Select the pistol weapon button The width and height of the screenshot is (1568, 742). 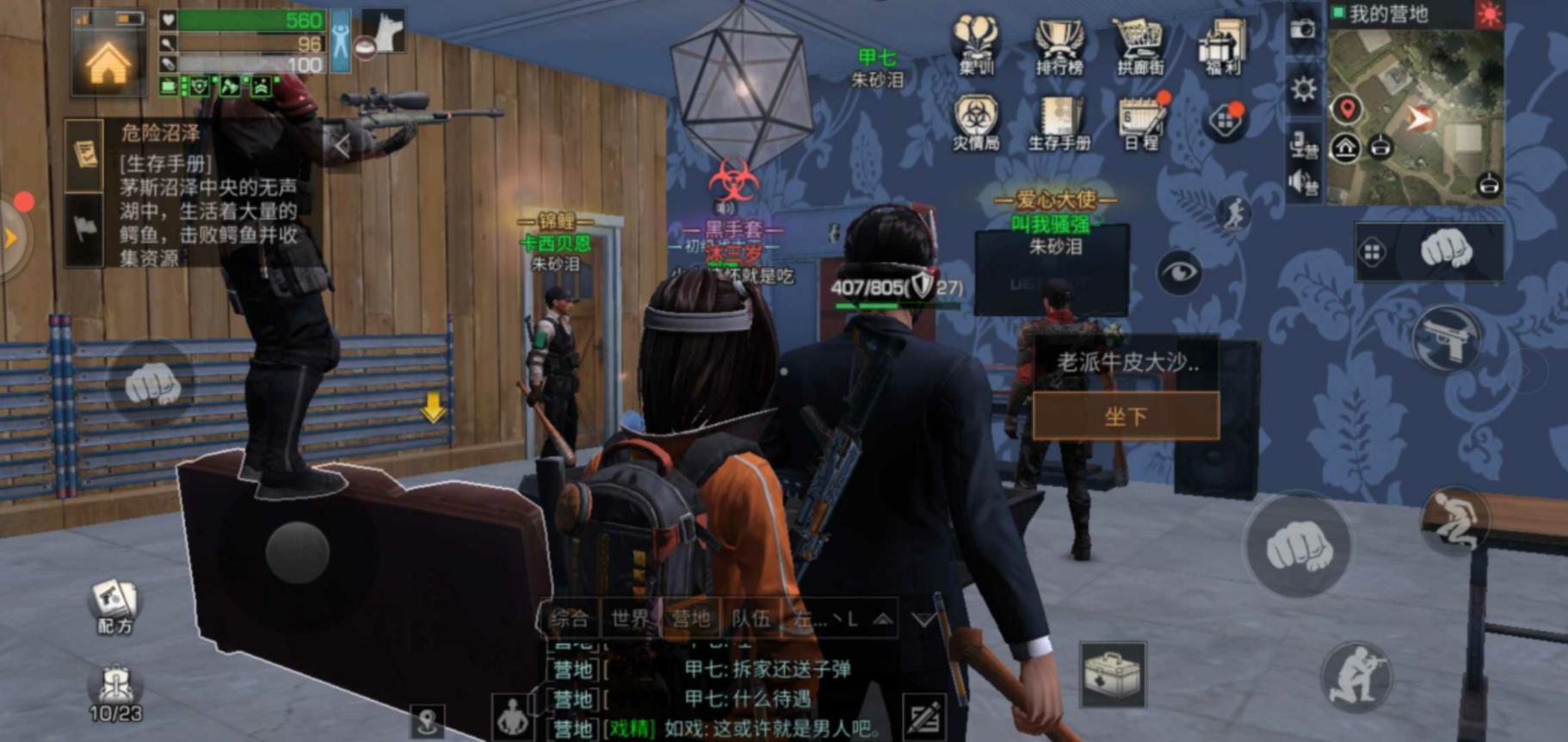click(x=1446, y=338)
